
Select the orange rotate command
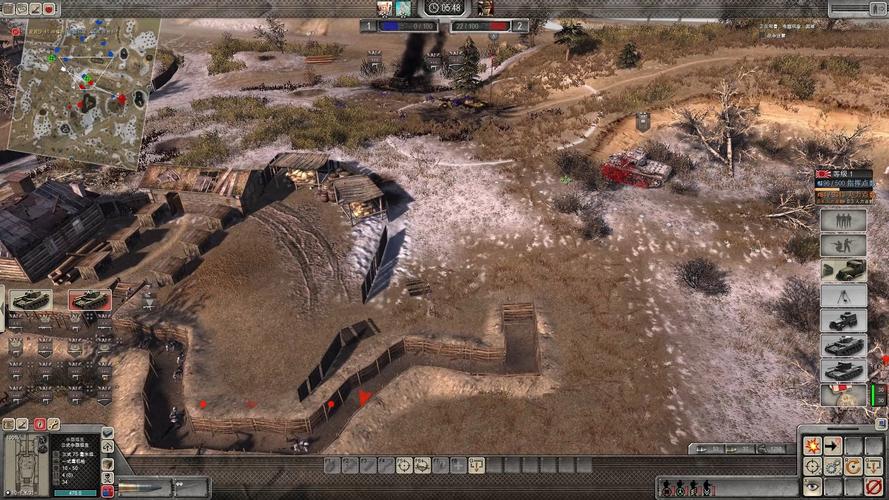coord(853,466)
